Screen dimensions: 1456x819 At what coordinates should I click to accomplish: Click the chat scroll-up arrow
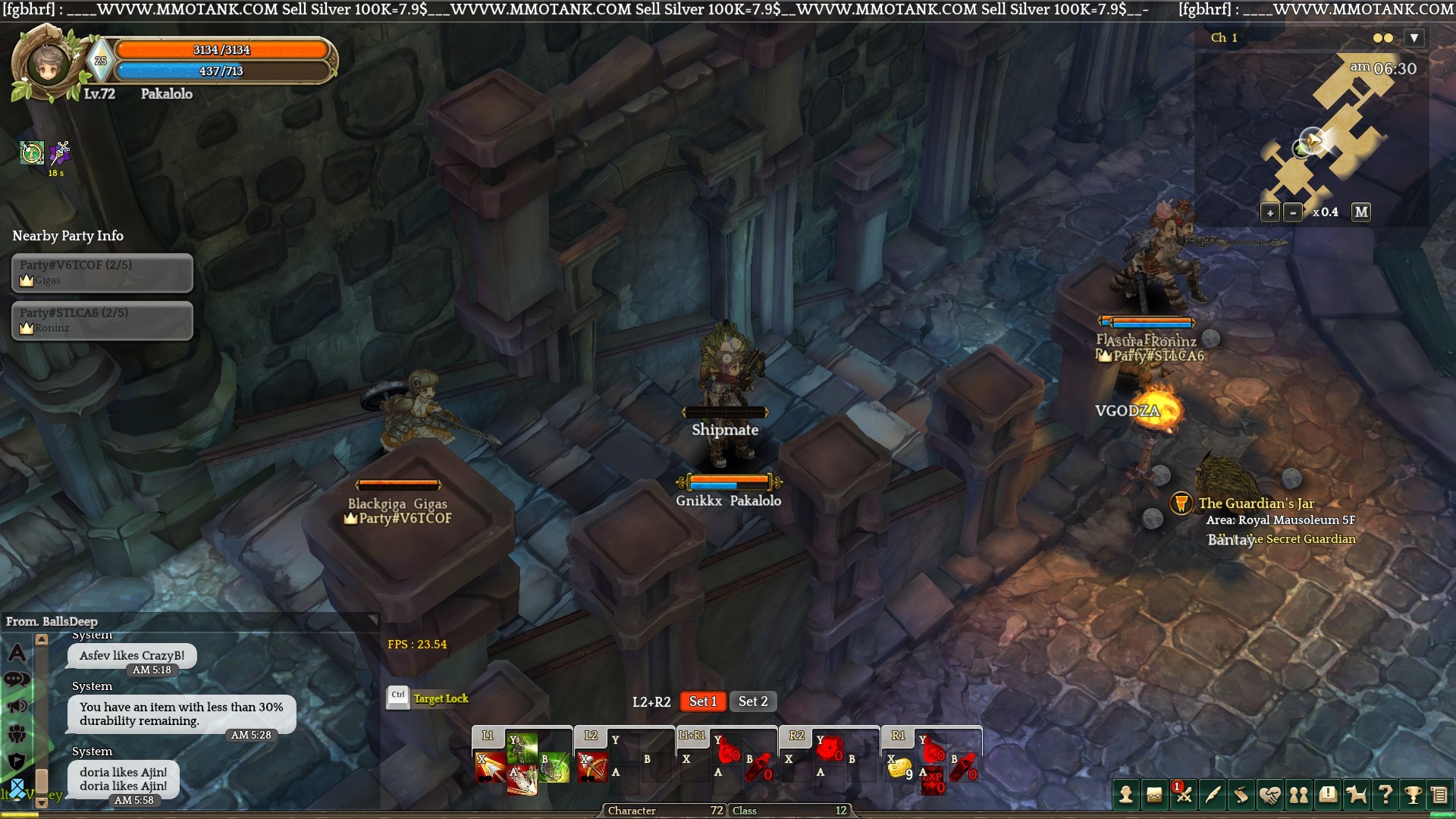(x=42, y=639)
